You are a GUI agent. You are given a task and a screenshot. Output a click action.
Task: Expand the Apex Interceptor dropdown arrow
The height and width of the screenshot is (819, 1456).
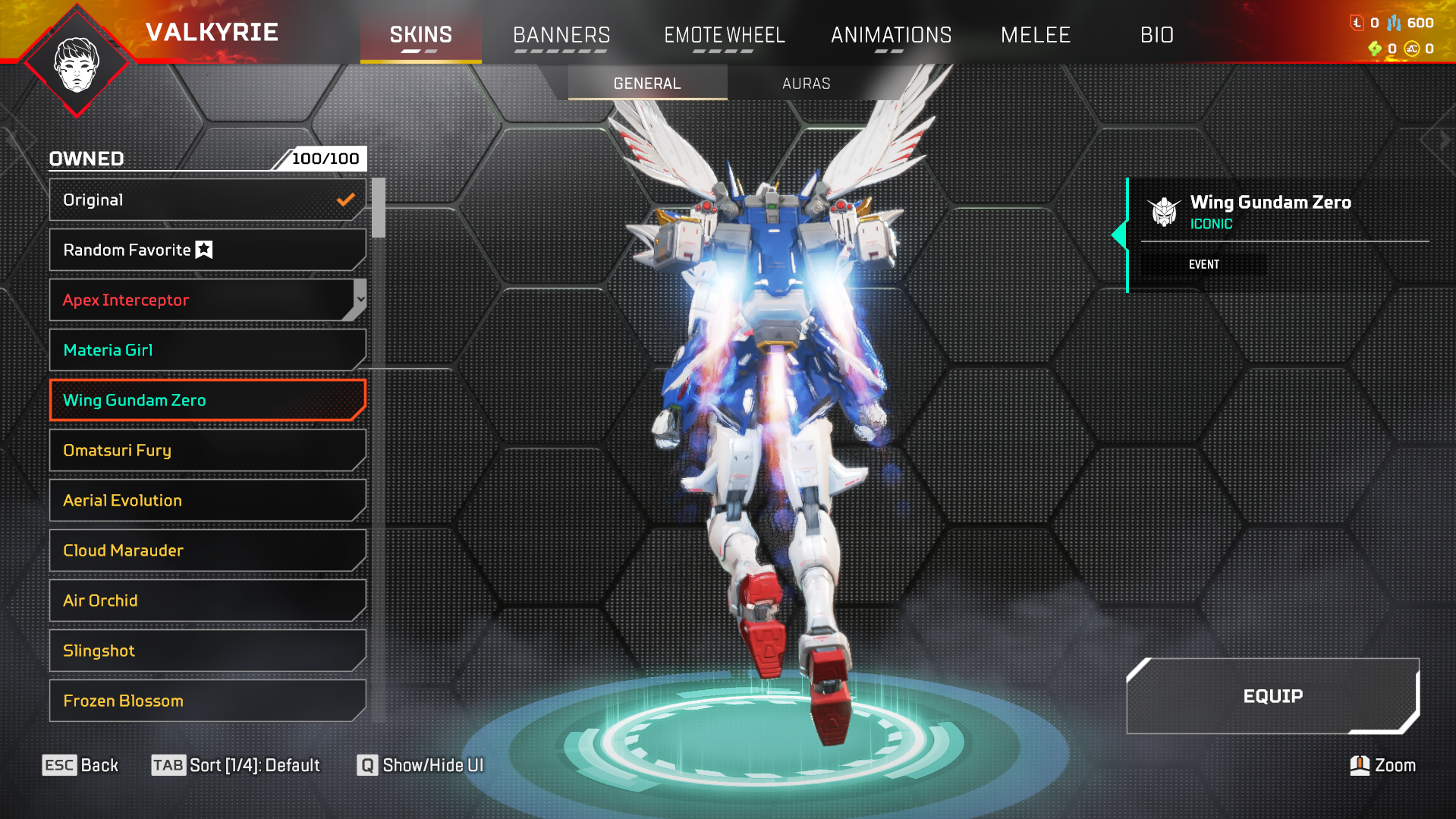coord(360,299)
